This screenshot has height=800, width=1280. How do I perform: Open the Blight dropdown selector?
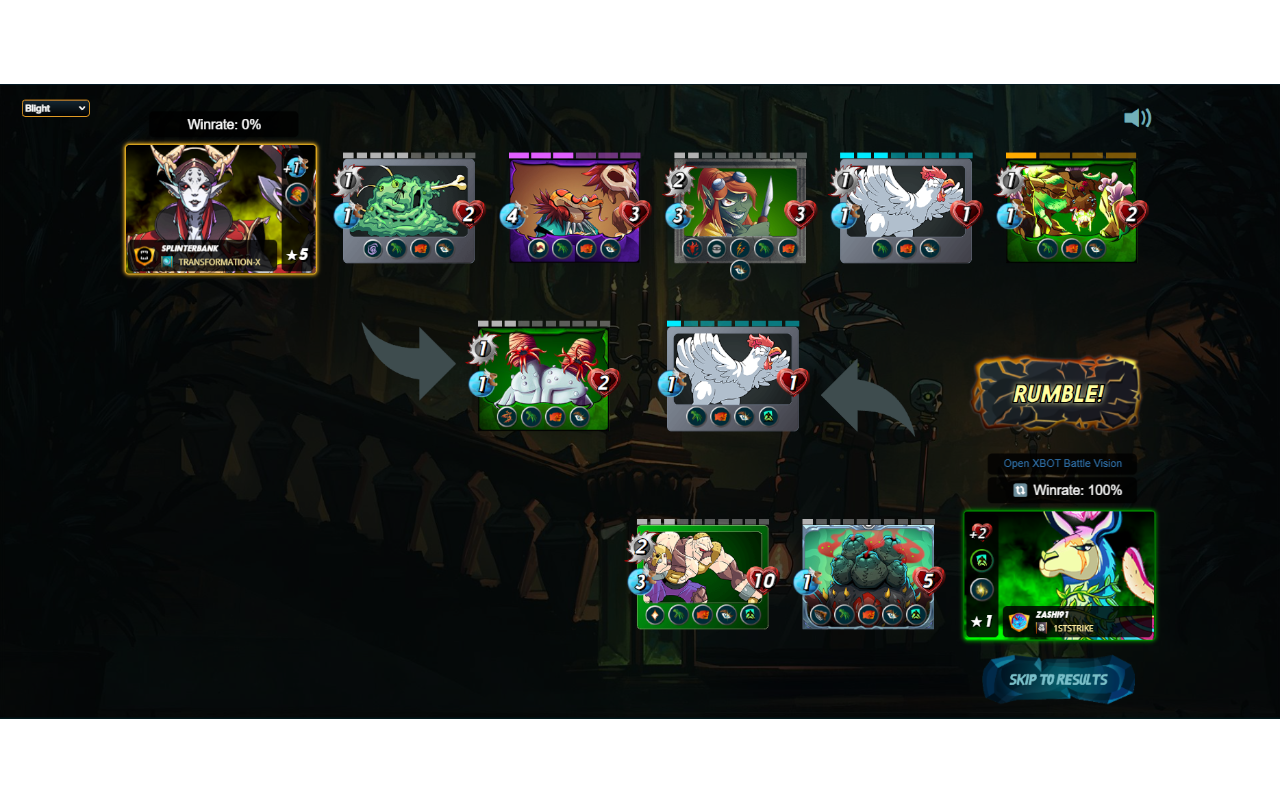(56, 108)
